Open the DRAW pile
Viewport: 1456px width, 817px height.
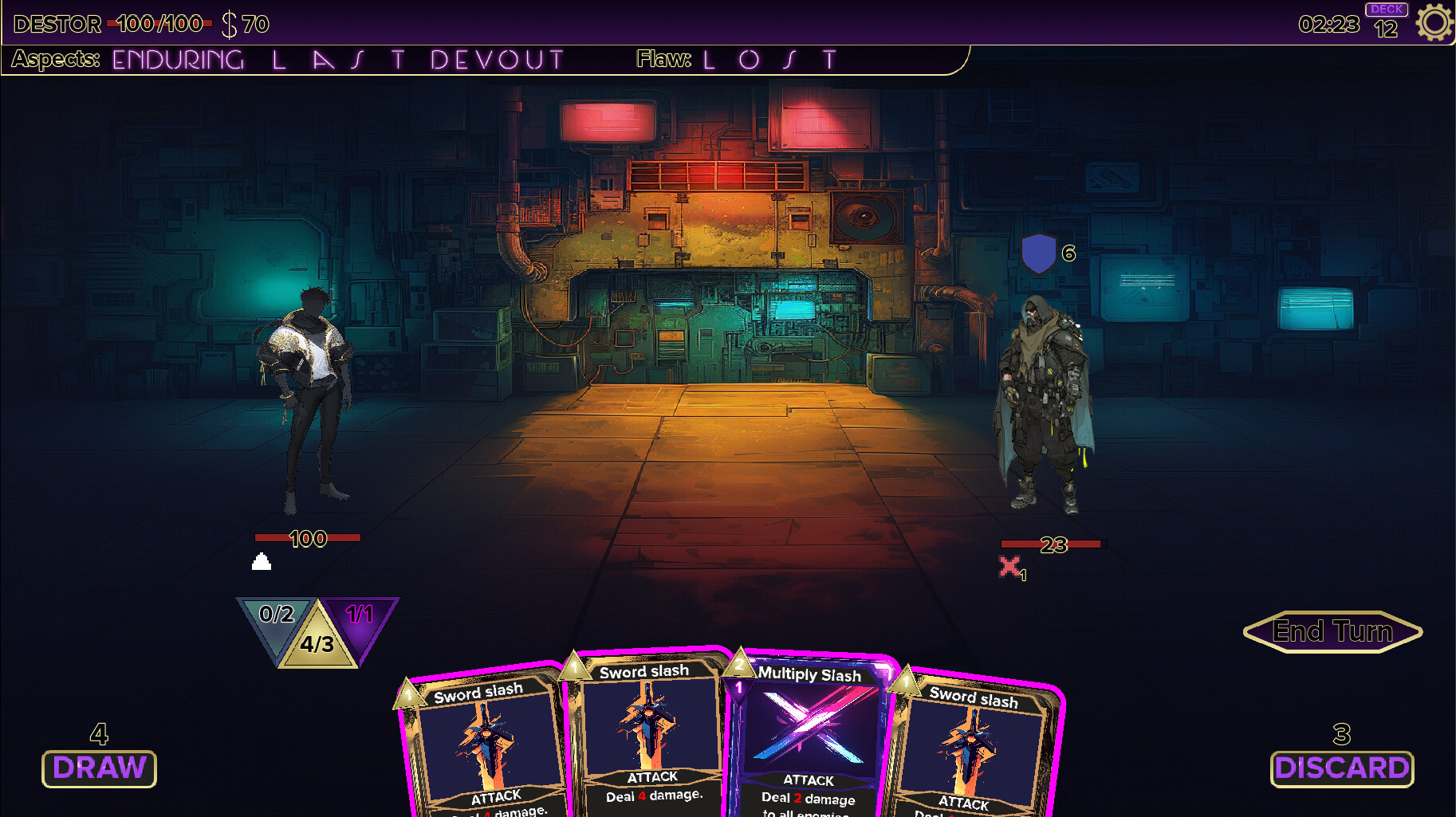point(98,768)
